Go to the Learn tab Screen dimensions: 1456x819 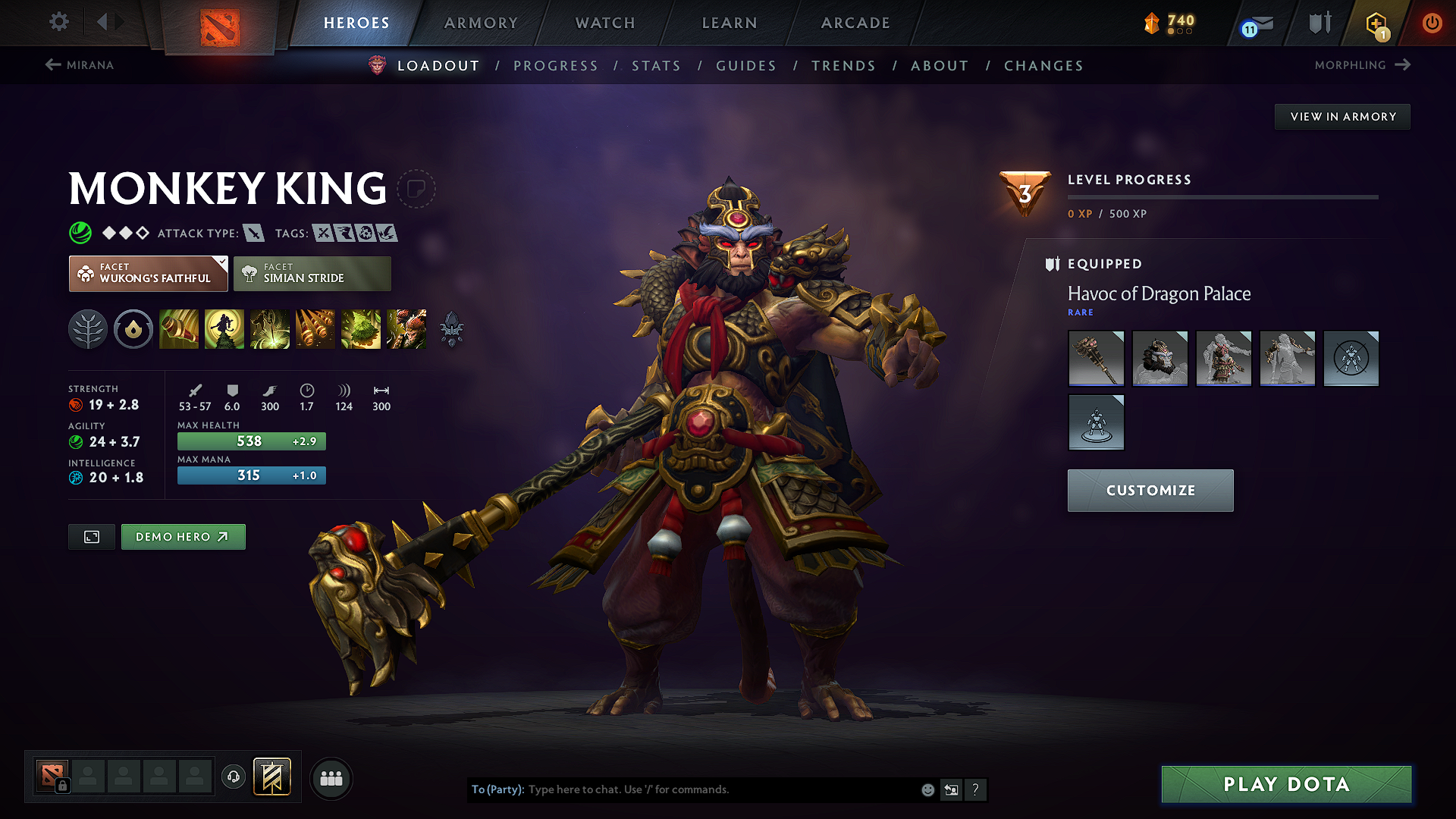(730, 23)
